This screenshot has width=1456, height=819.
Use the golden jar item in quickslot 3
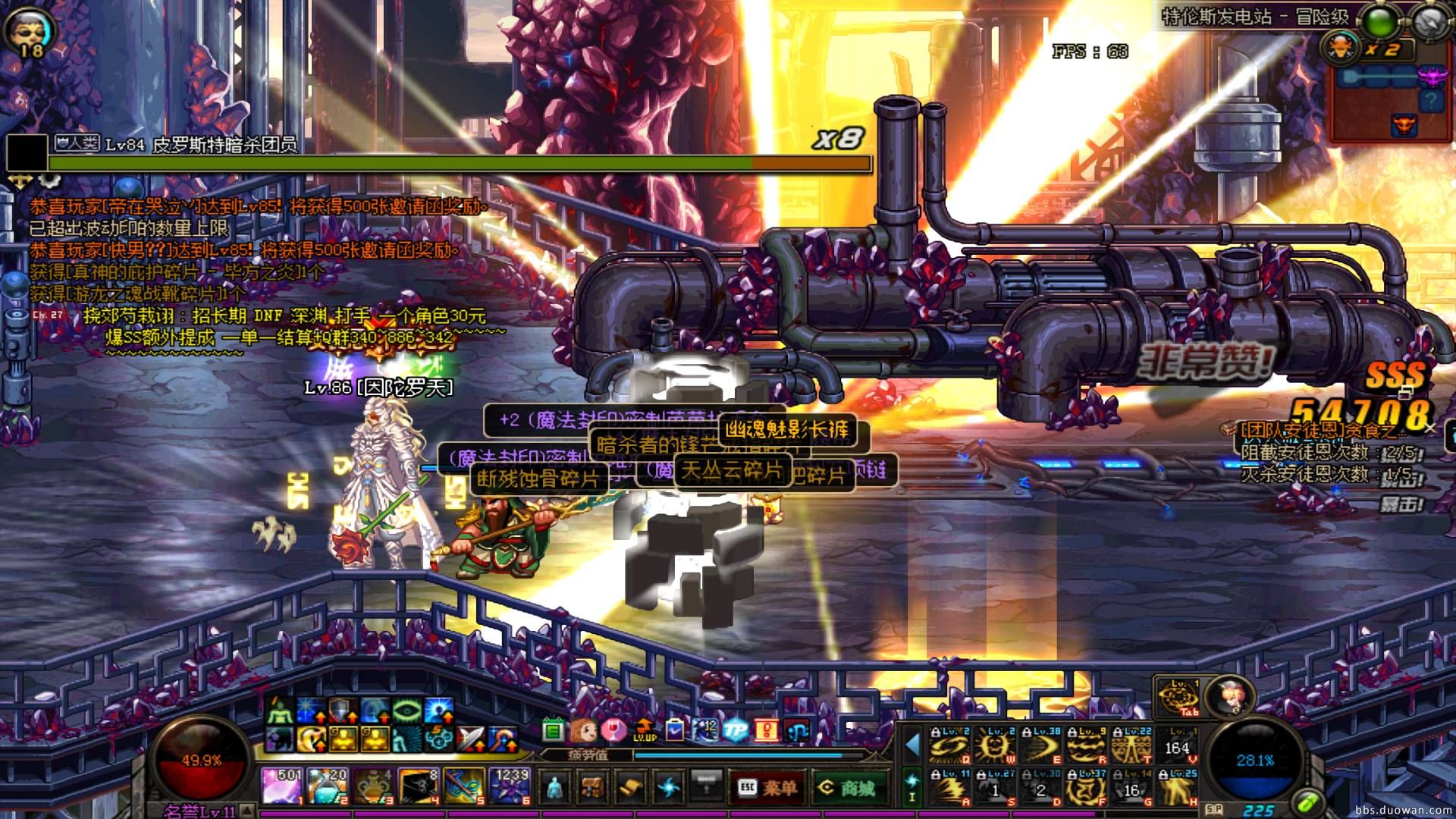[x=373, y=786]
